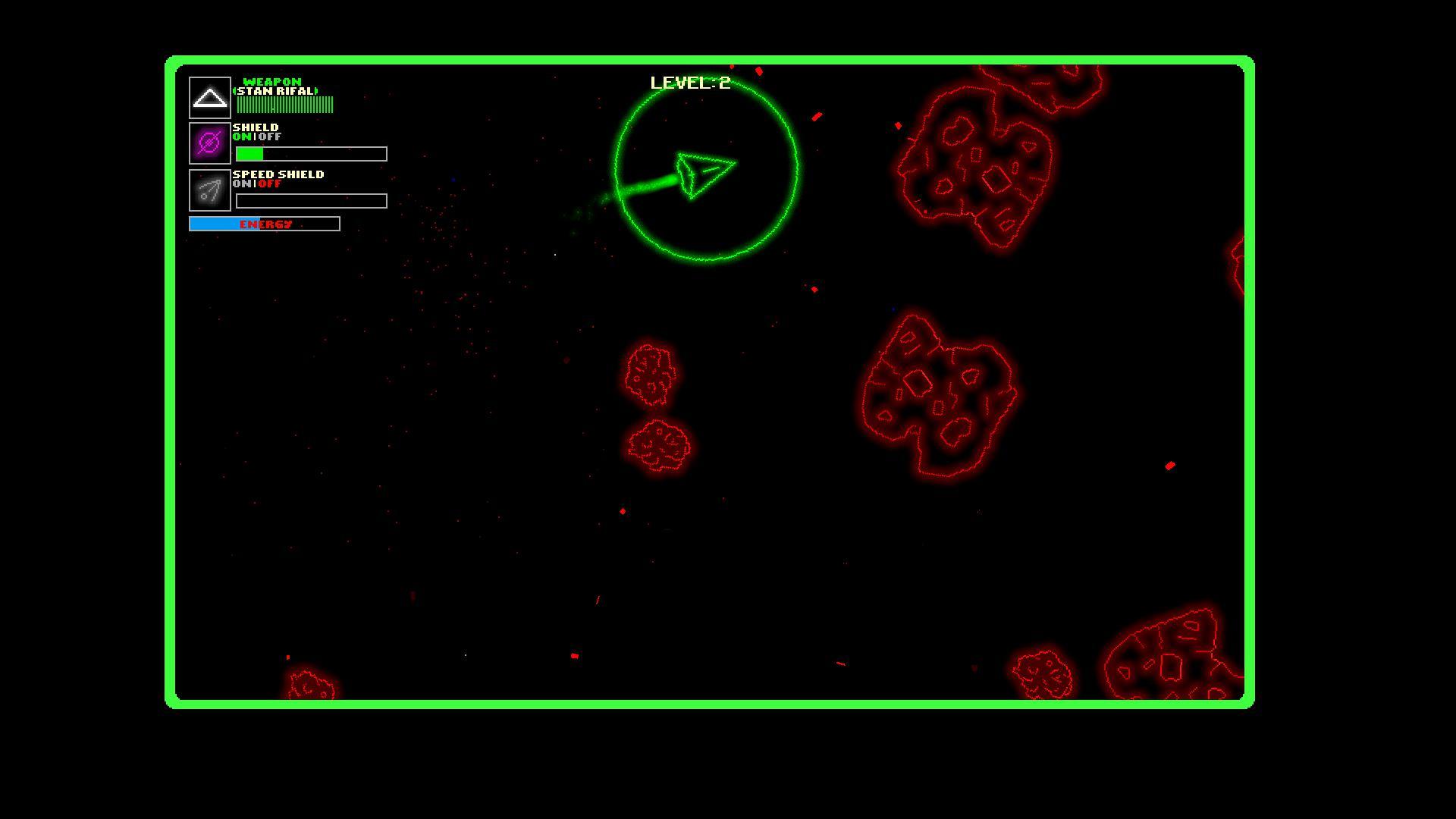
Task: Select the Speed Shield arrow icon
Action: 209,190
